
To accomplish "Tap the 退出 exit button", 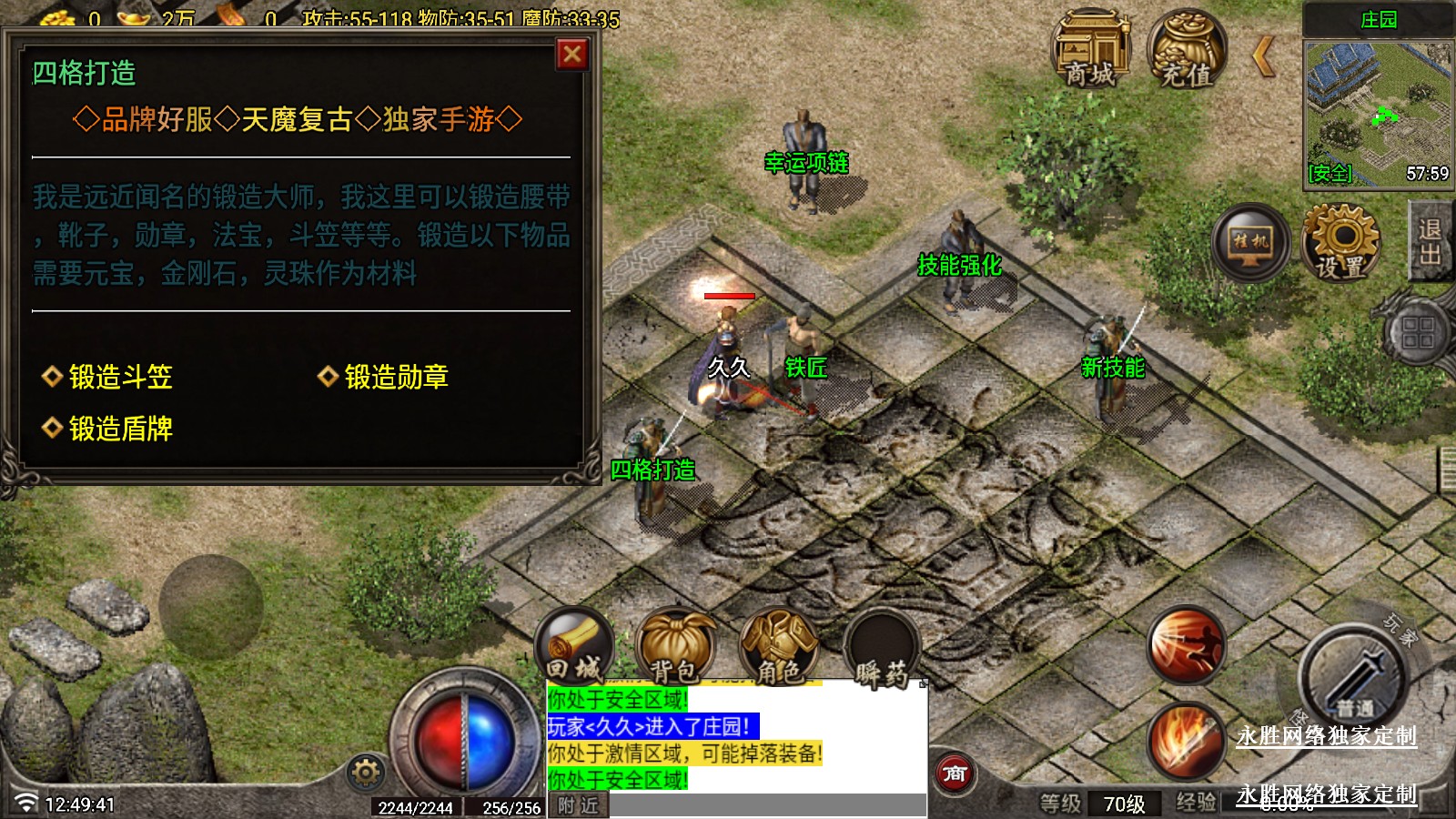I will (x=1431, y=242).
